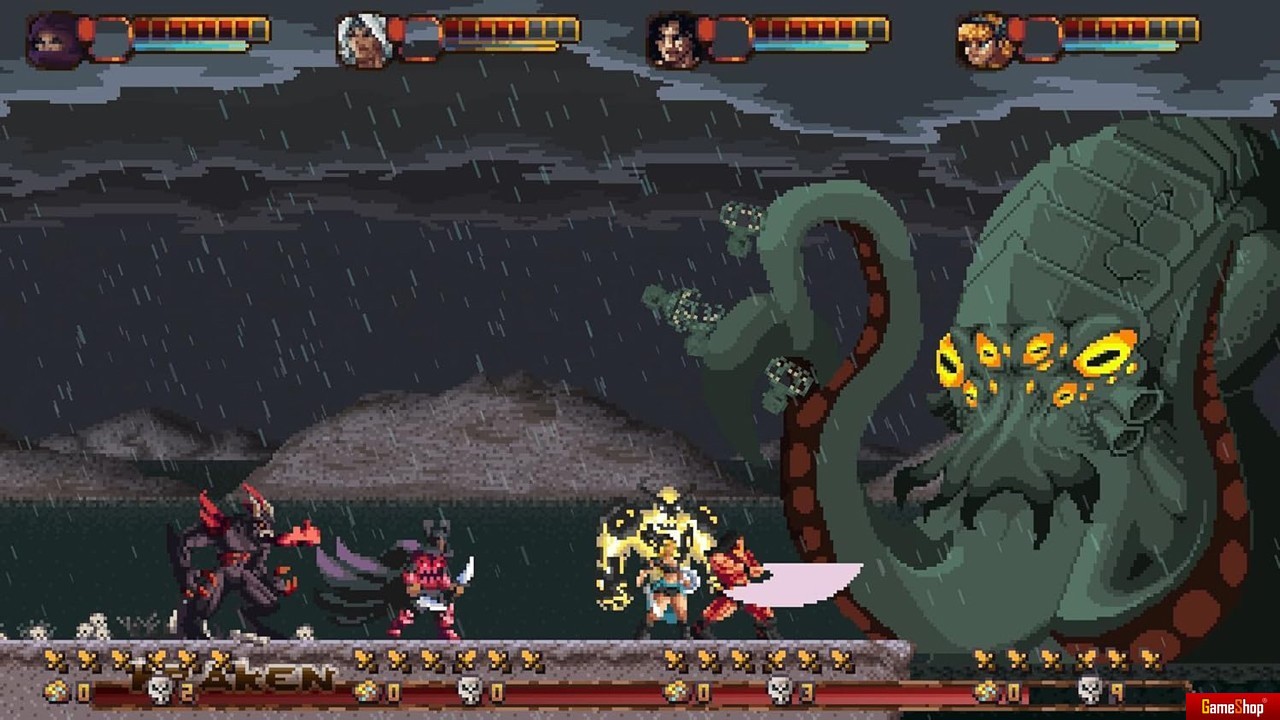Click the GameShop watermark logo
The height and width of the screenshot is (720, 1280).
coord(1233,707)
